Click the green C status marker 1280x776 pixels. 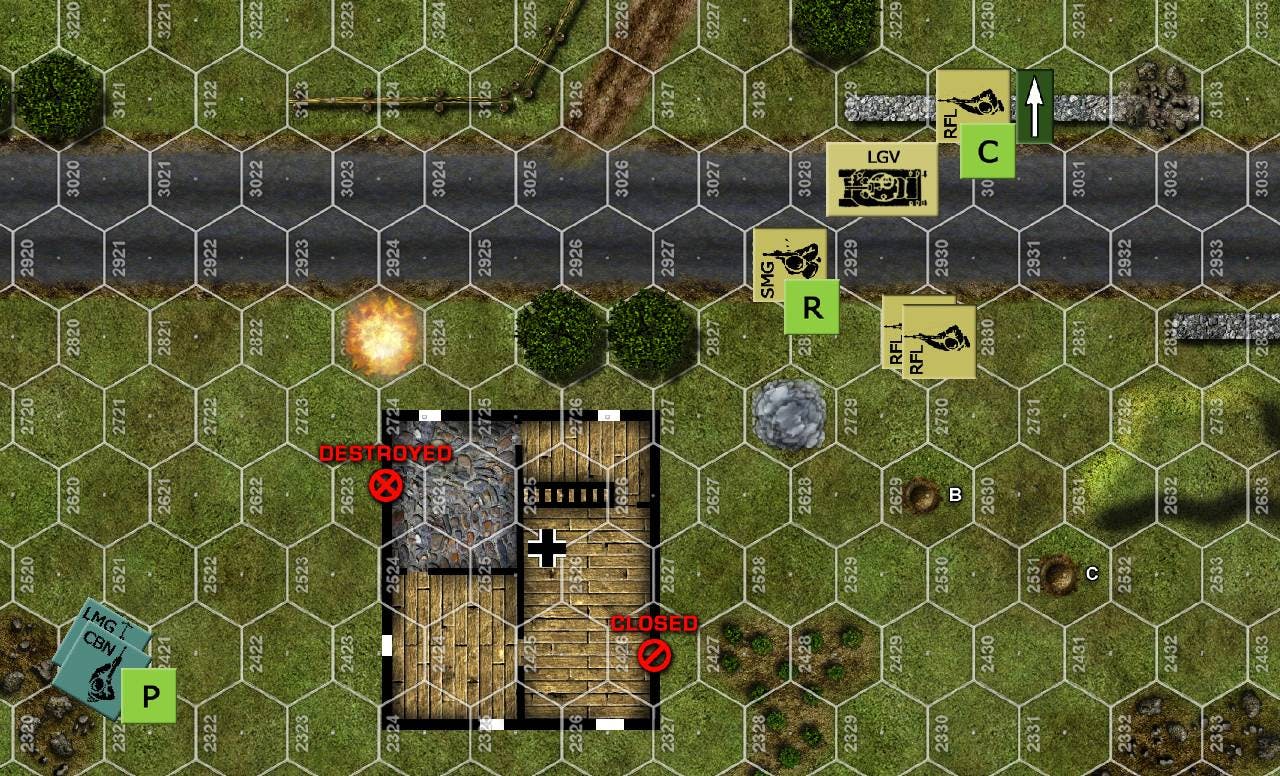(987, 152)
